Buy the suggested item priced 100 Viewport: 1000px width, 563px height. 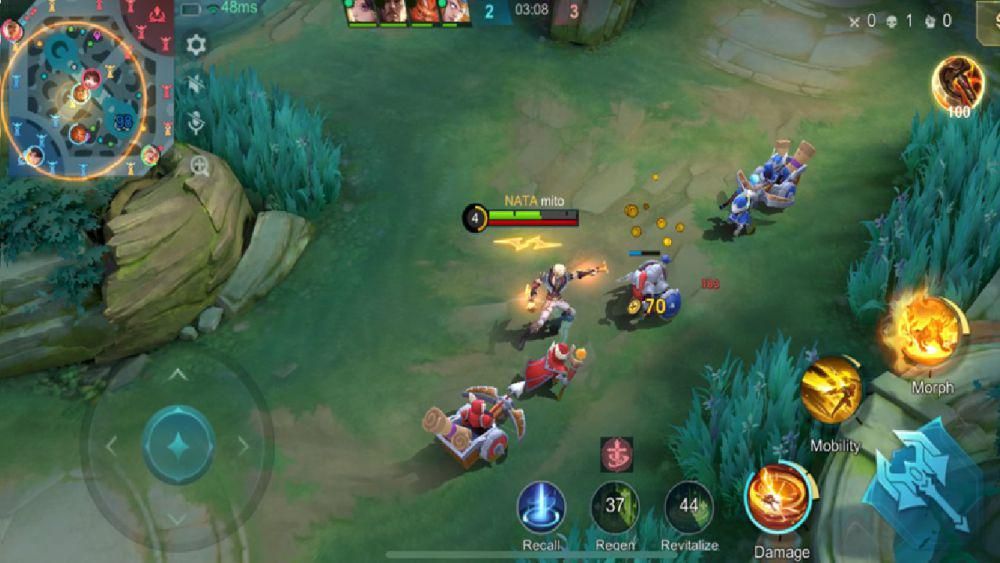coord(957,83)
